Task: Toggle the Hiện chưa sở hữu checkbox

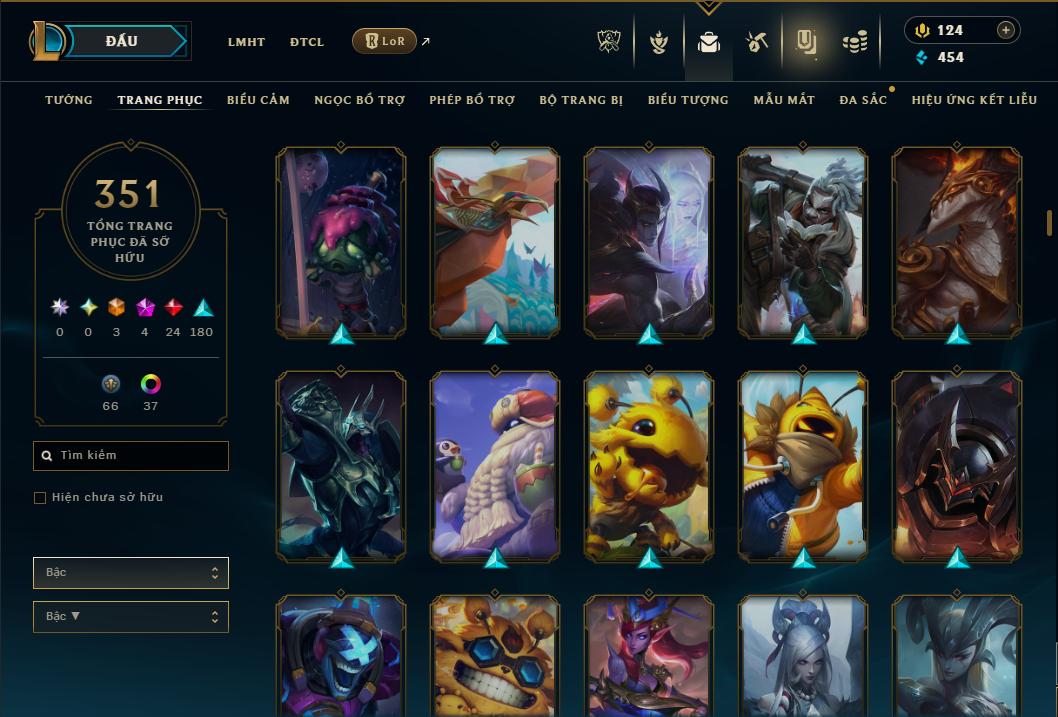Action: tap(40, 498)
